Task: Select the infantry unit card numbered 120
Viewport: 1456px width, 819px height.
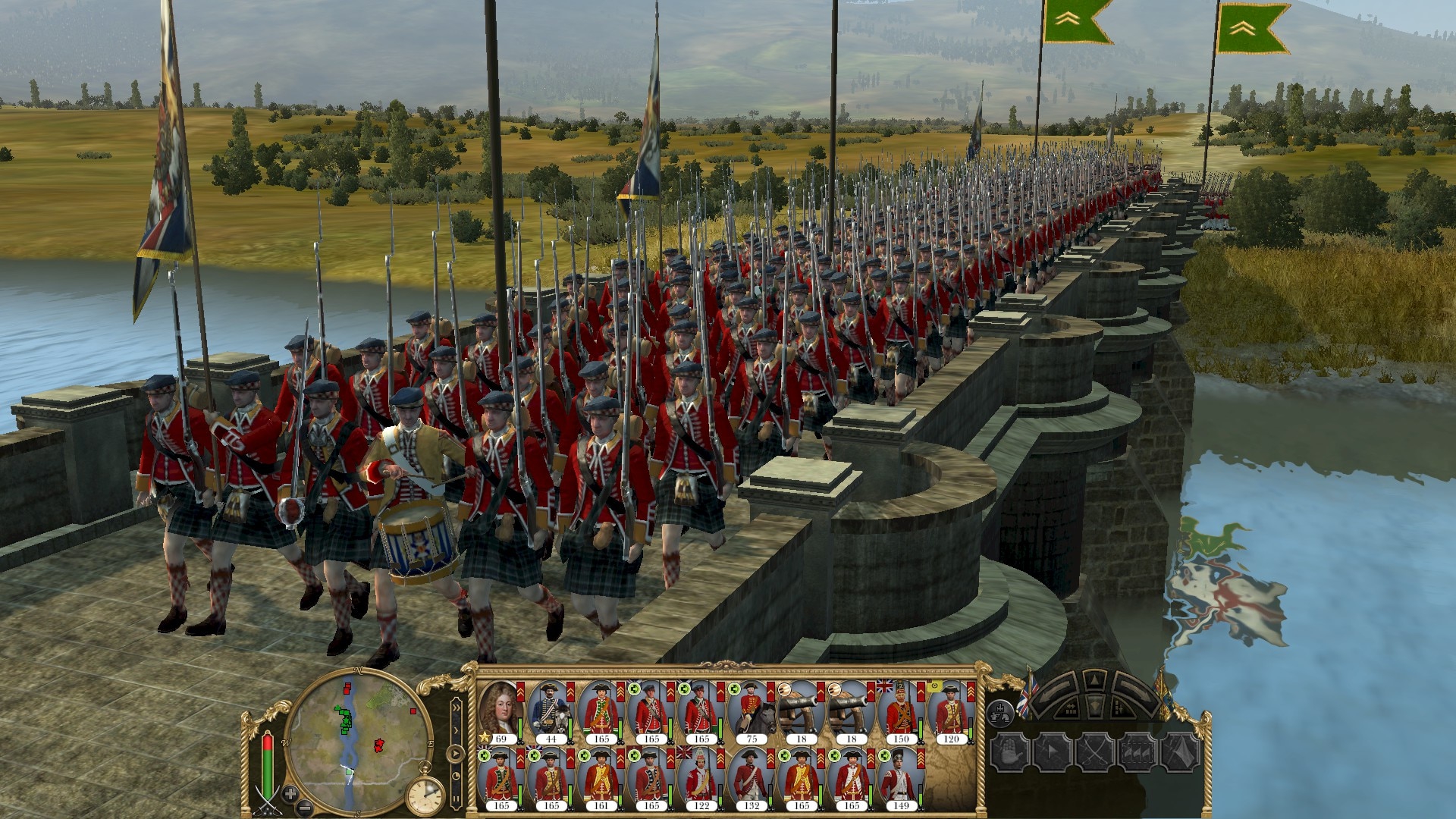Action: click(951, 711)
